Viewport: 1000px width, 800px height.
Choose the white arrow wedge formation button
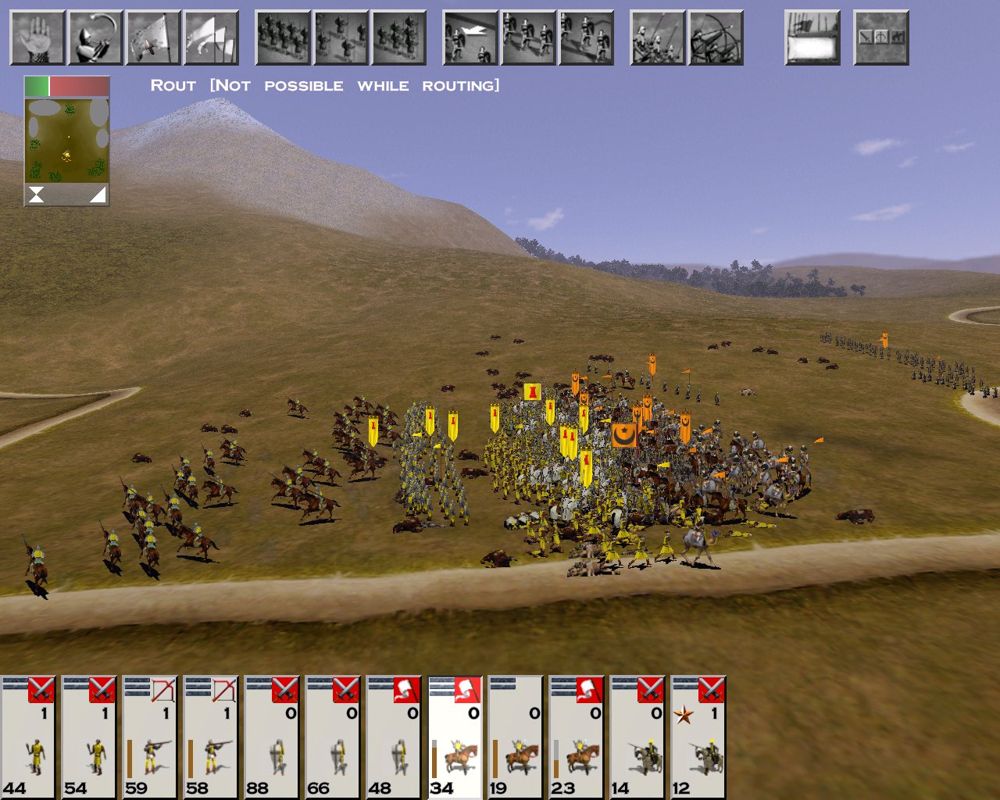(x=470, y=37)
